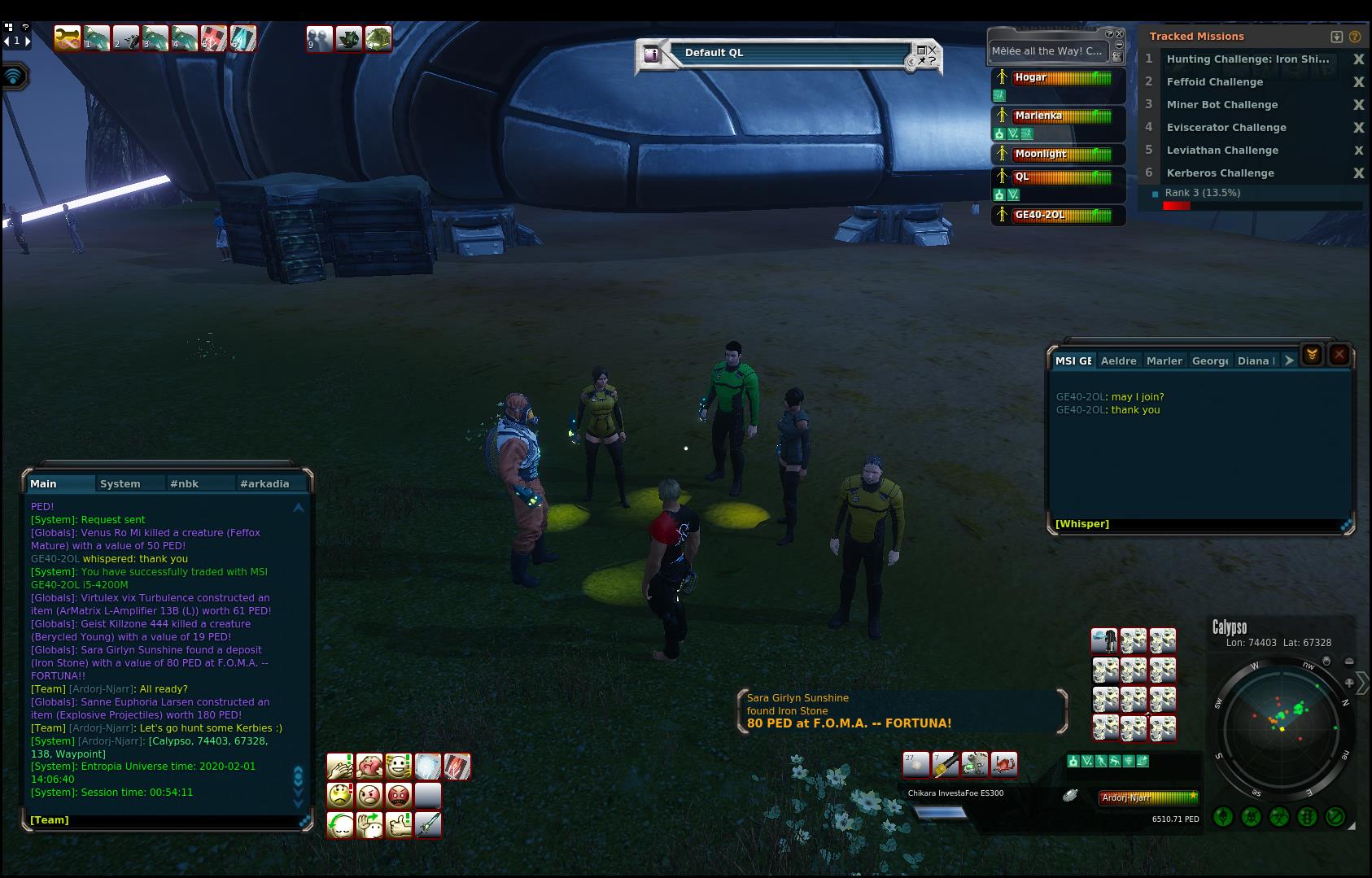Show the Main chat tab

[x=44, y=483]
